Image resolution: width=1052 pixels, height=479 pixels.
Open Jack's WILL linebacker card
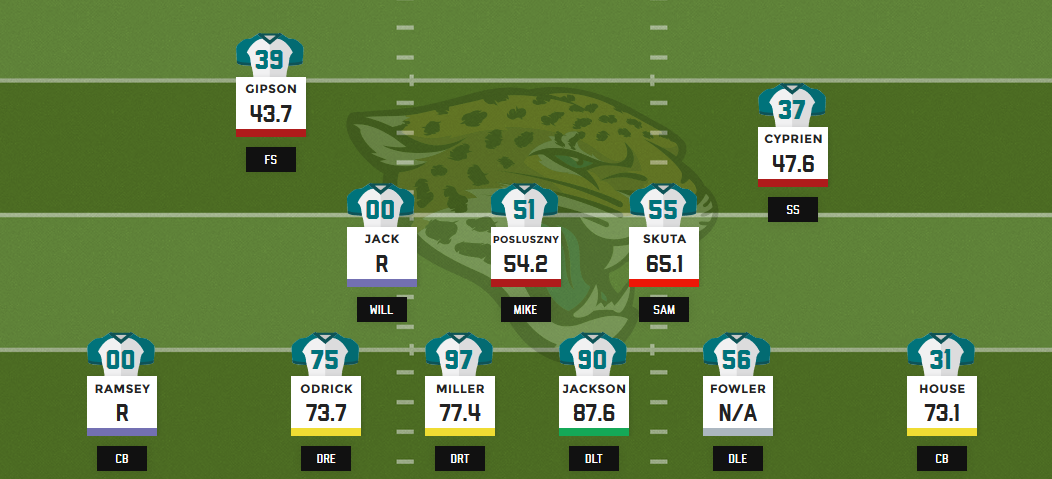point(381,255)
